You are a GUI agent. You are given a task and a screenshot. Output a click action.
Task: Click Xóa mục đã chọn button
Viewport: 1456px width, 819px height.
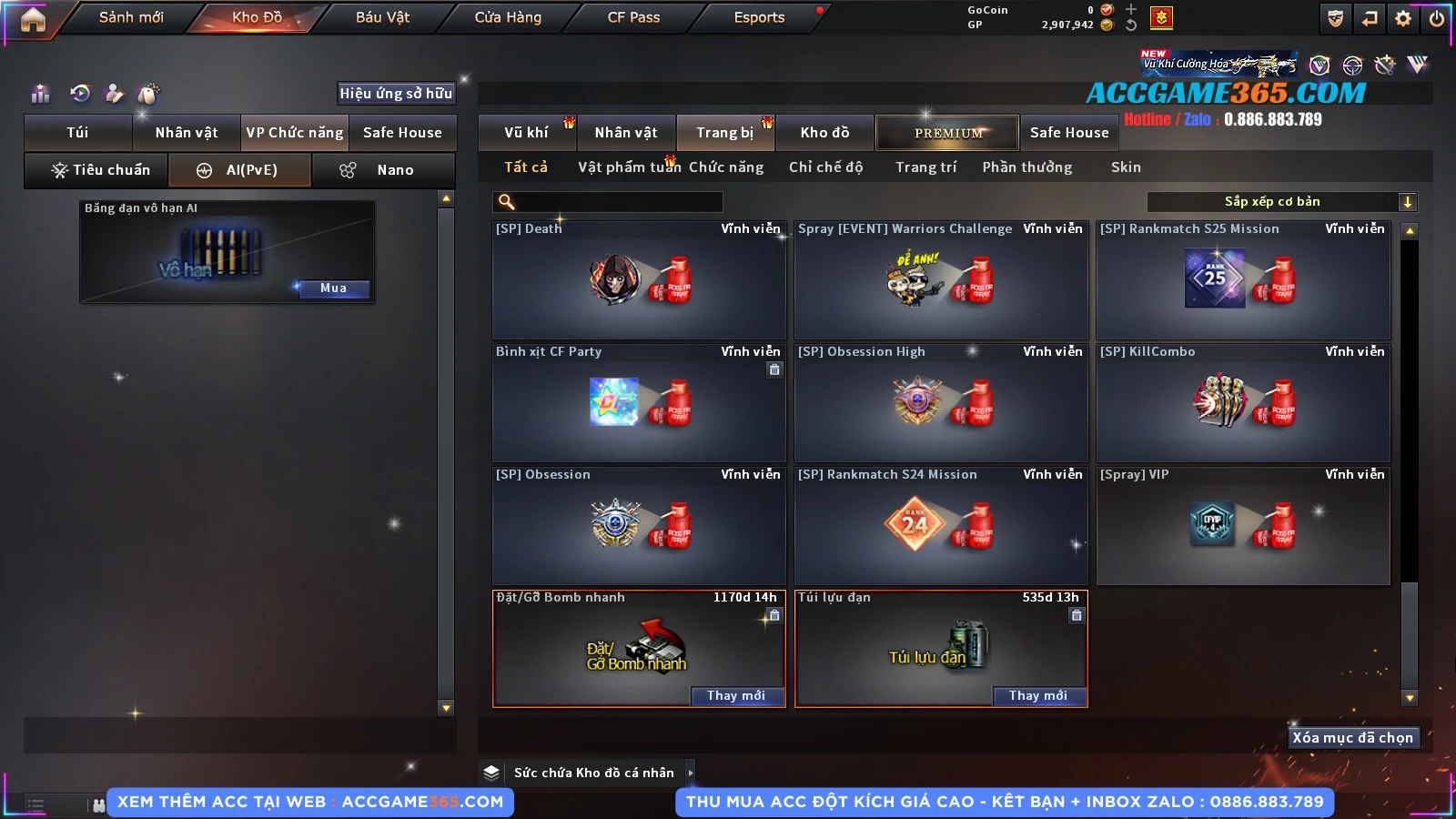[x=1352, y=738]
